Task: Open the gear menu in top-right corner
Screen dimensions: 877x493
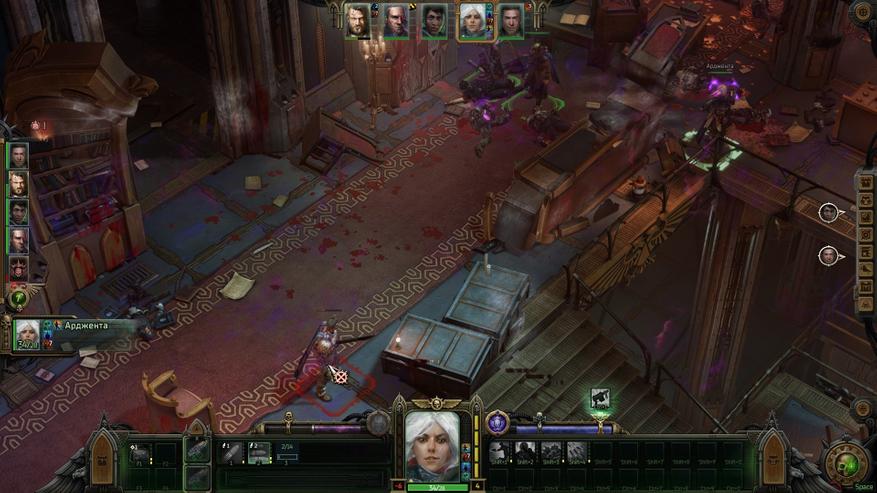Action: coord(862,12)
